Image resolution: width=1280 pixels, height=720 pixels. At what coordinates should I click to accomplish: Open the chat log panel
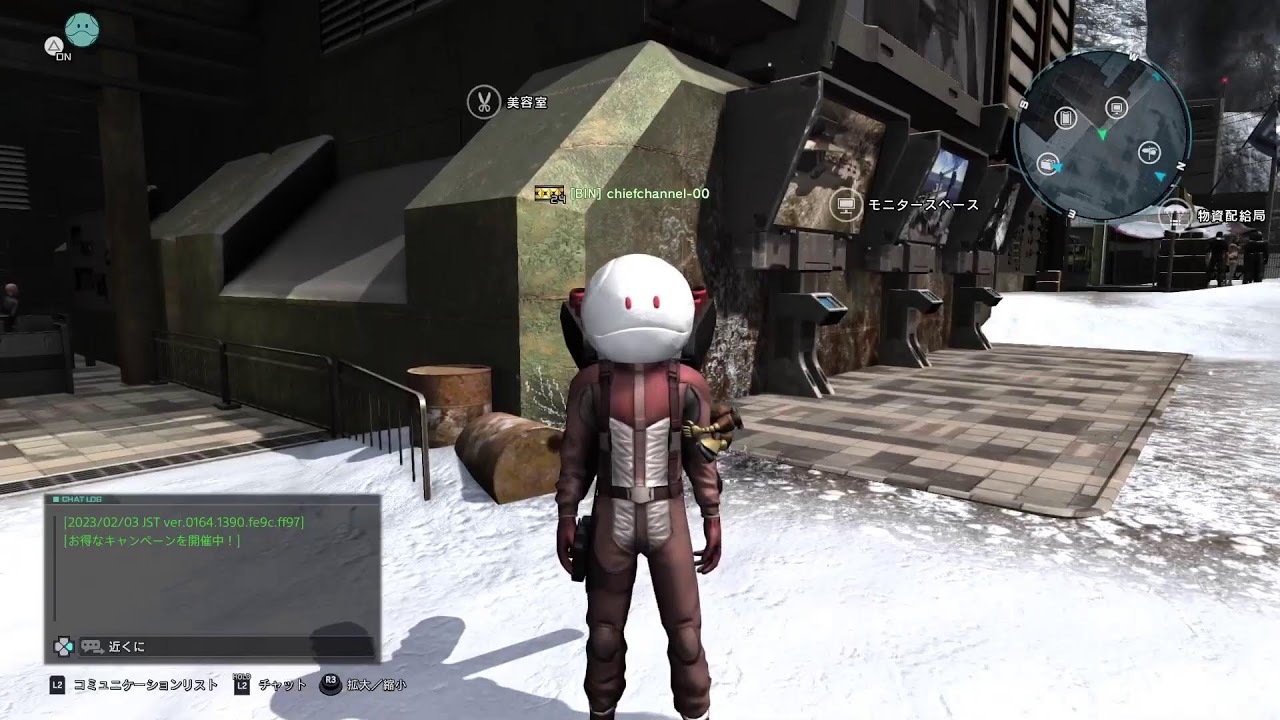(x=211, y=566)
